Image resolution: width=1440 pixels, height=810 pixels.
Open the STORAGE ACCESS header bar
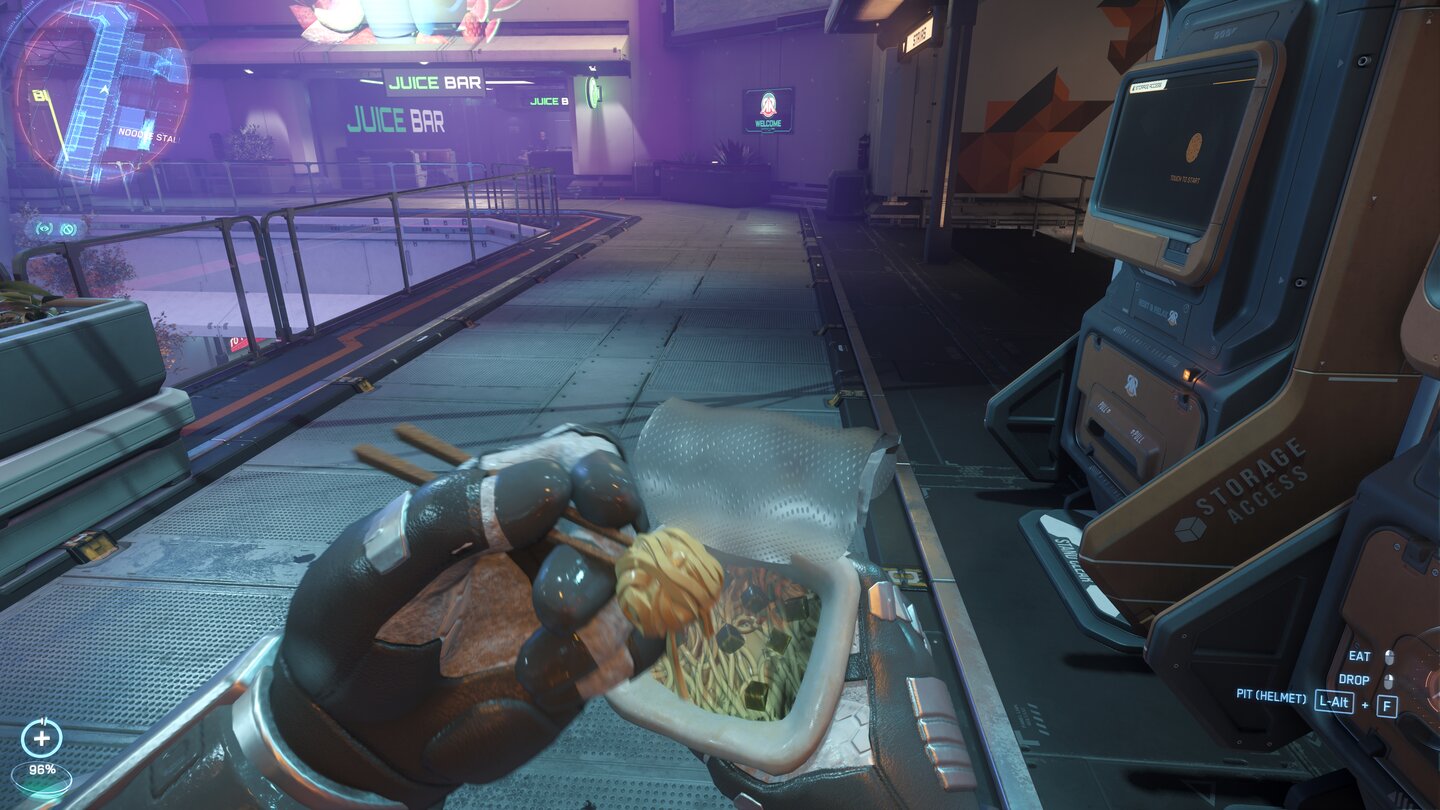click(x=1148, y=84)
